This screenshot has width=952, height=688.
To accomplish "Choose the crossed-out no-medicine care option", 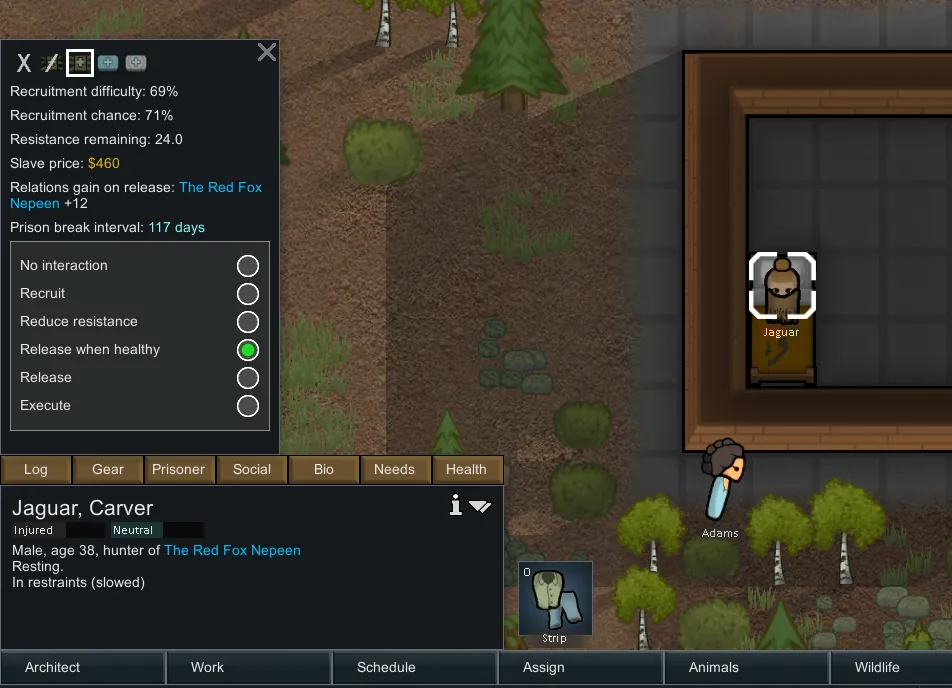I will point(51,64).
